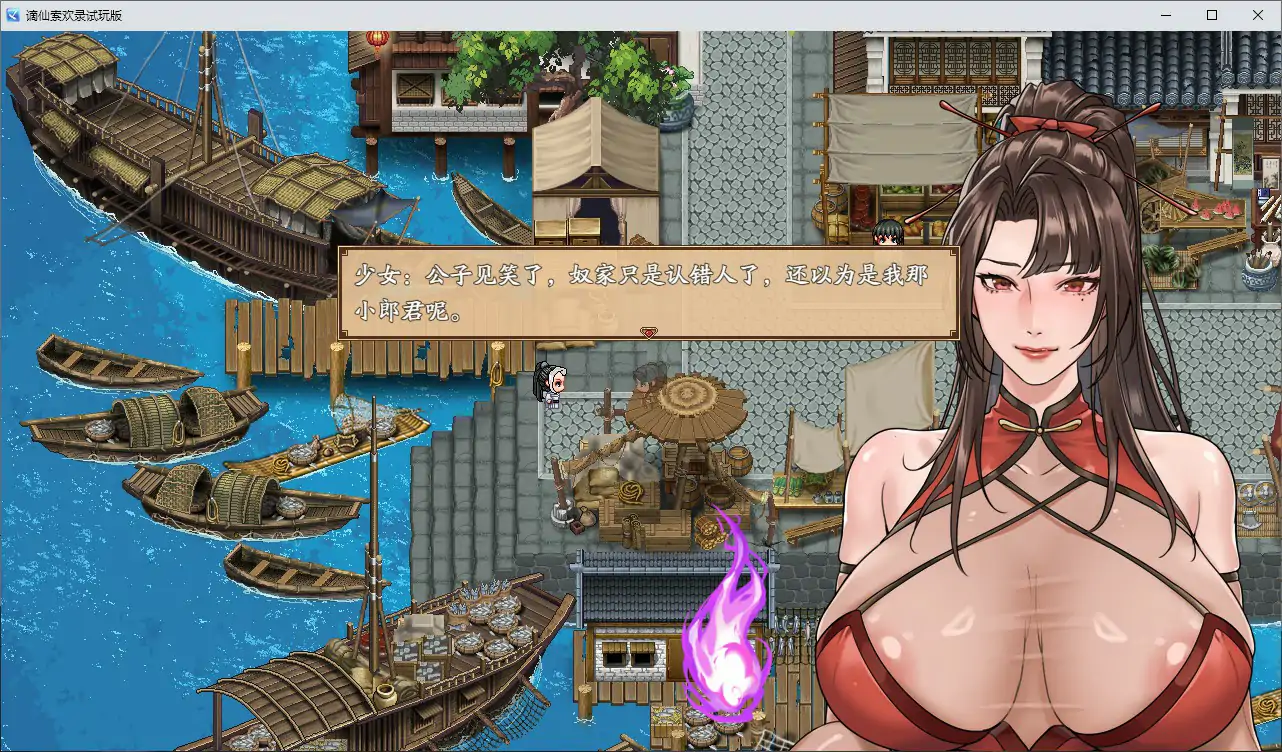
Task: Click the wooden barrel beside the stall
Action: [738, 457]
